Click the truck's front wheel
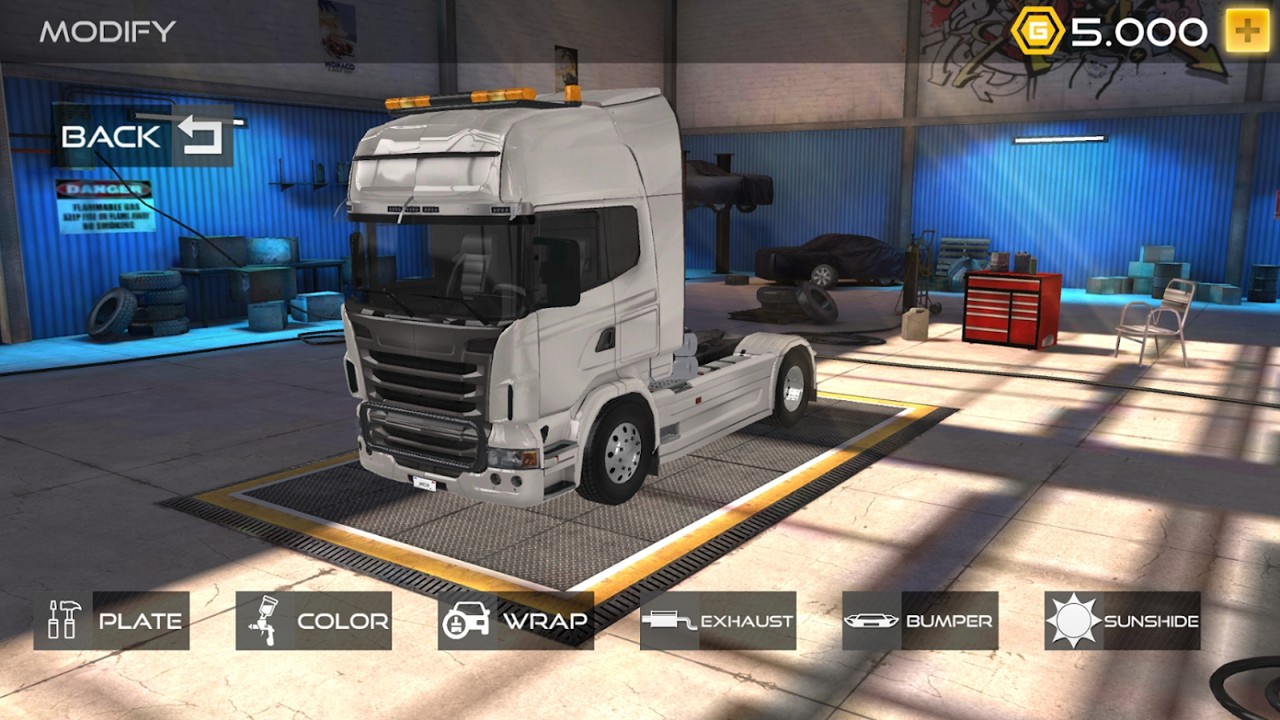 621,450
